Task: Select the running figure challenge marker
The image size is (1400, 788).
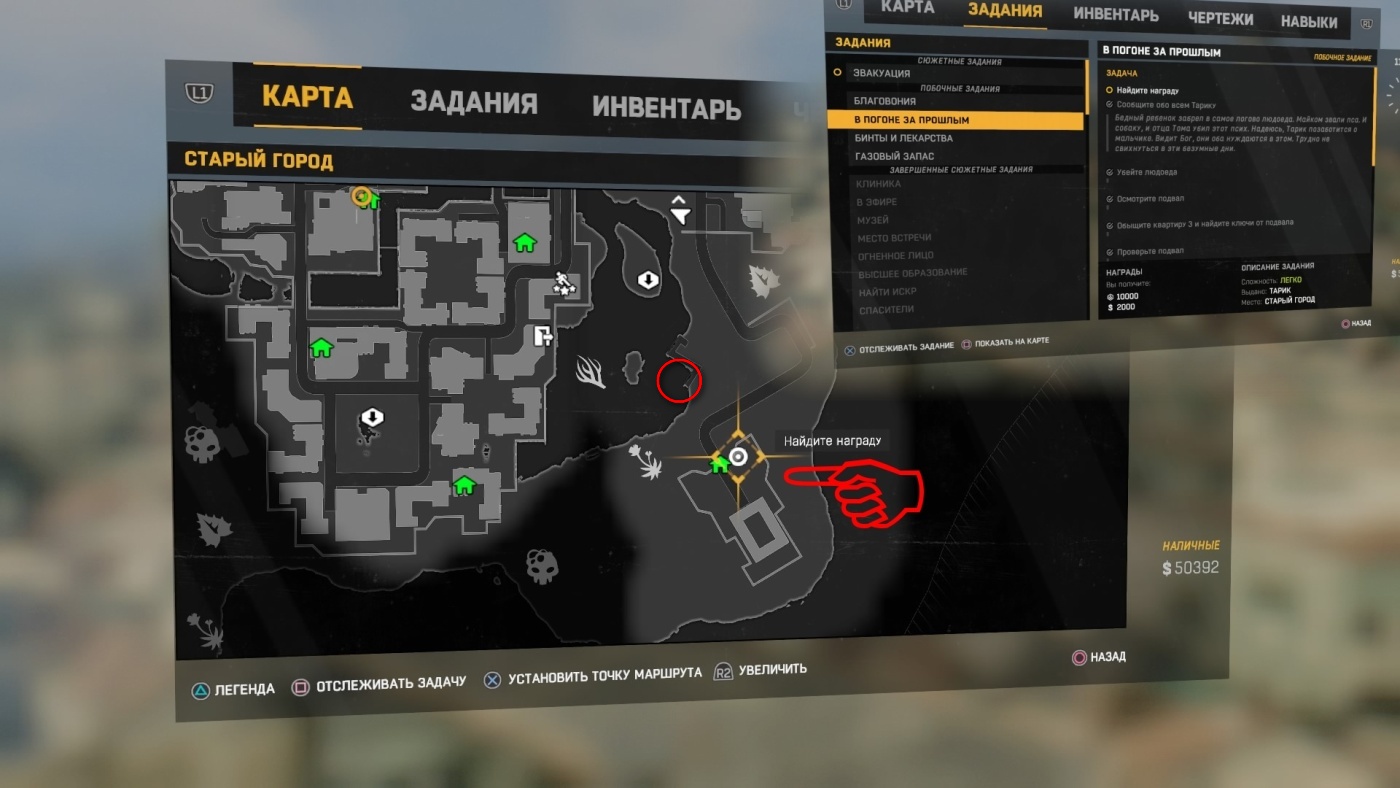Action: click(567, 284)
